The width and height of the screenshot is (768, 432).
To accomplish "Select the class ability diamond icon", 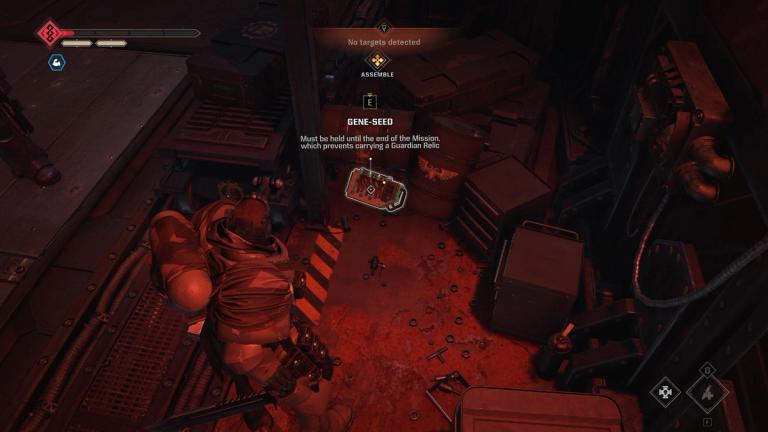I will click(x=707, y=392).
